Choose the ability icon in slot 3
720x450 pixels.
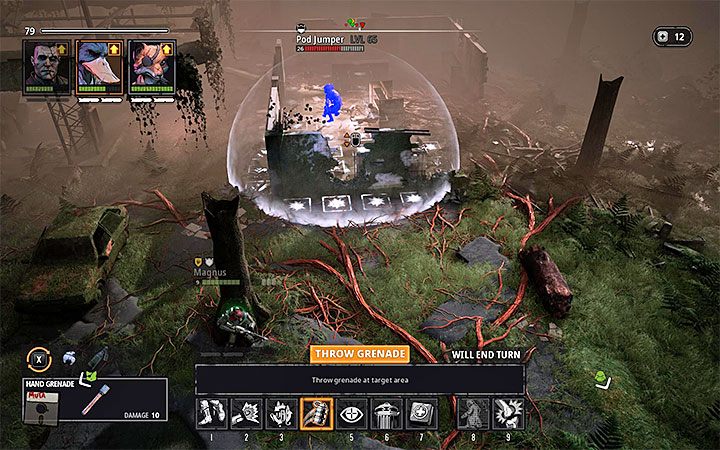(282, 413)
